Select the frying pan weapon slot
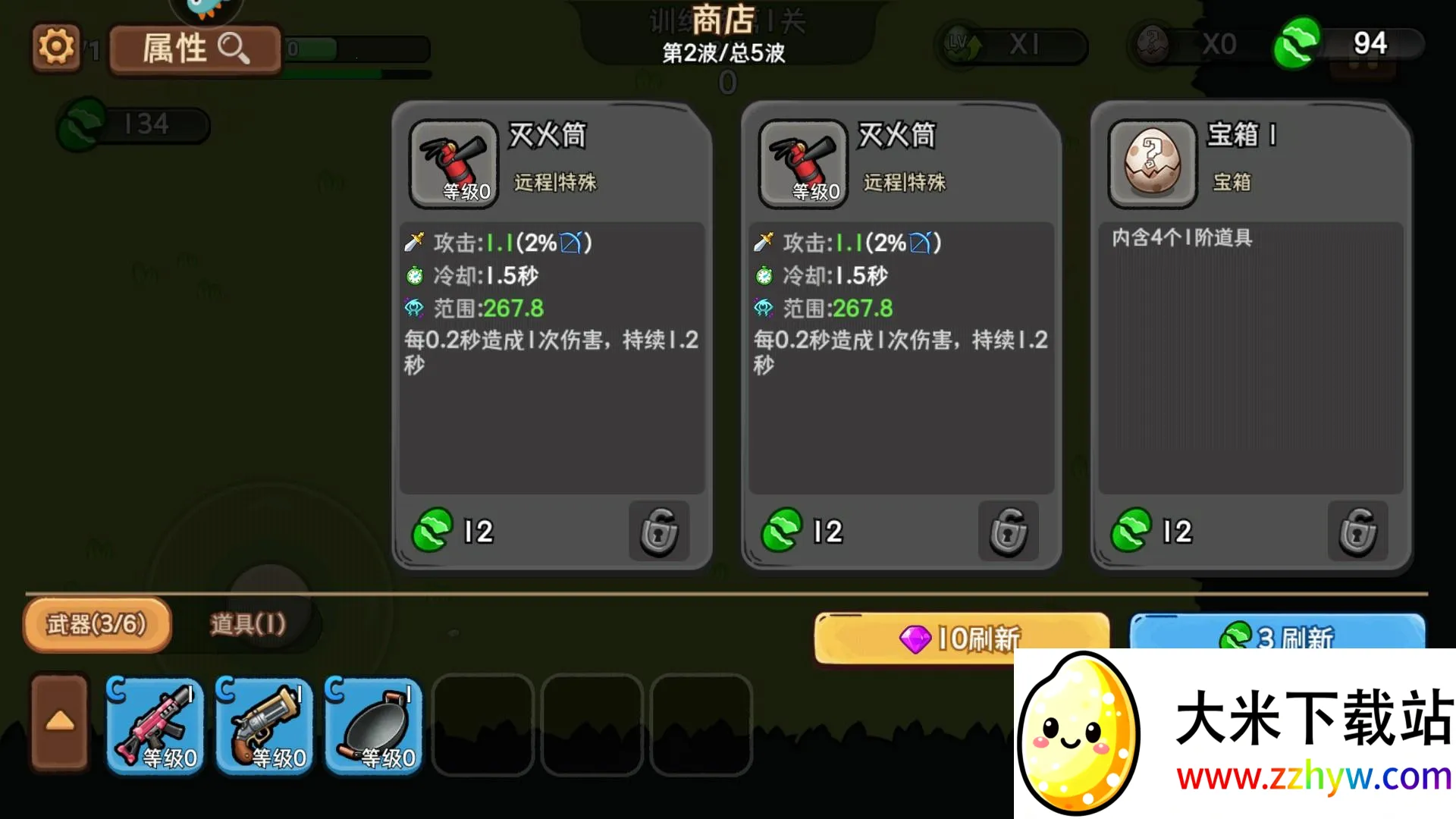The width and height of the screenshot is (1456, 819). (x=373, y=725)
